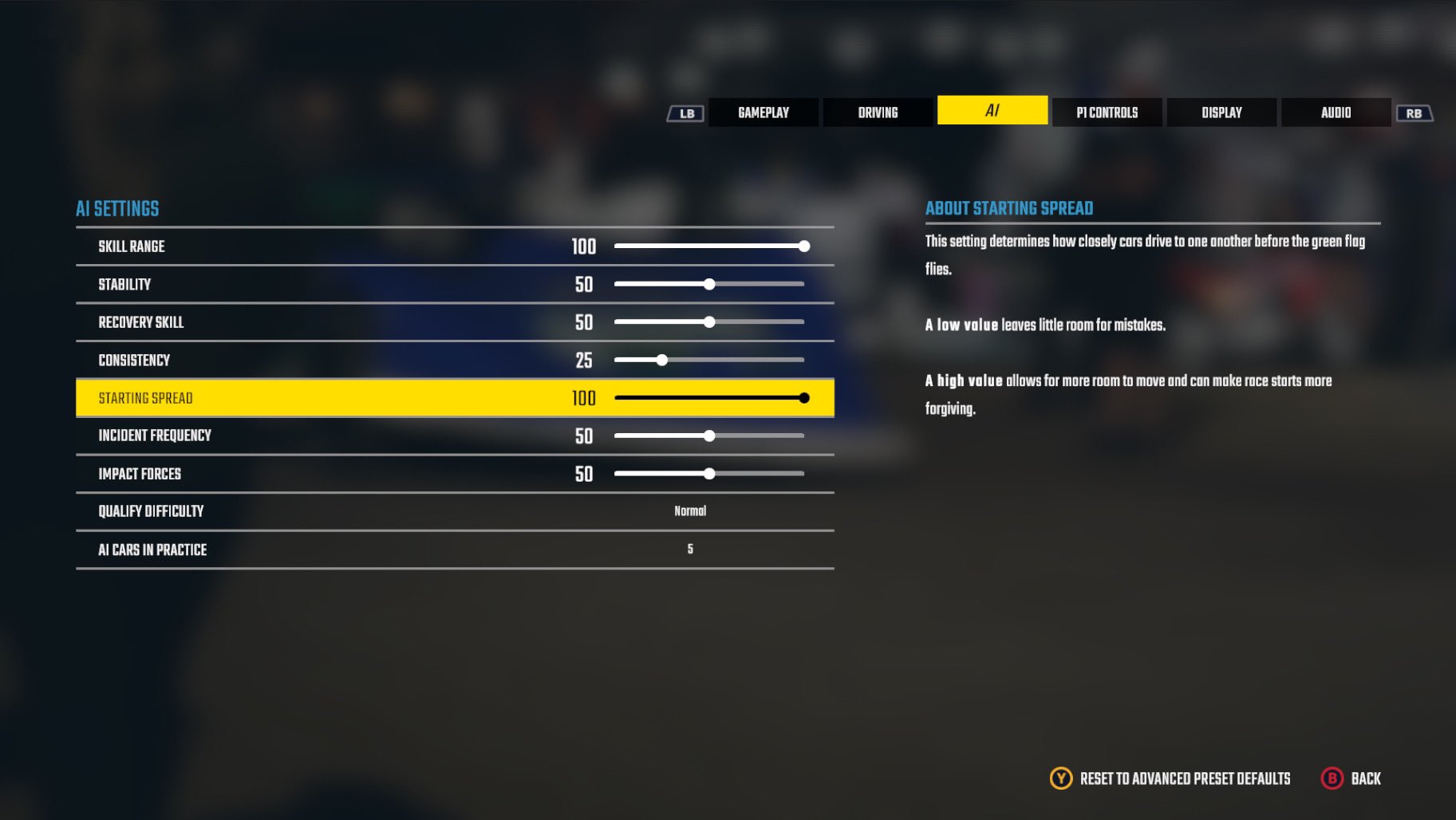1456x820 pixels.
Task: Open the Display settings tab
Action: (1221, 112)
